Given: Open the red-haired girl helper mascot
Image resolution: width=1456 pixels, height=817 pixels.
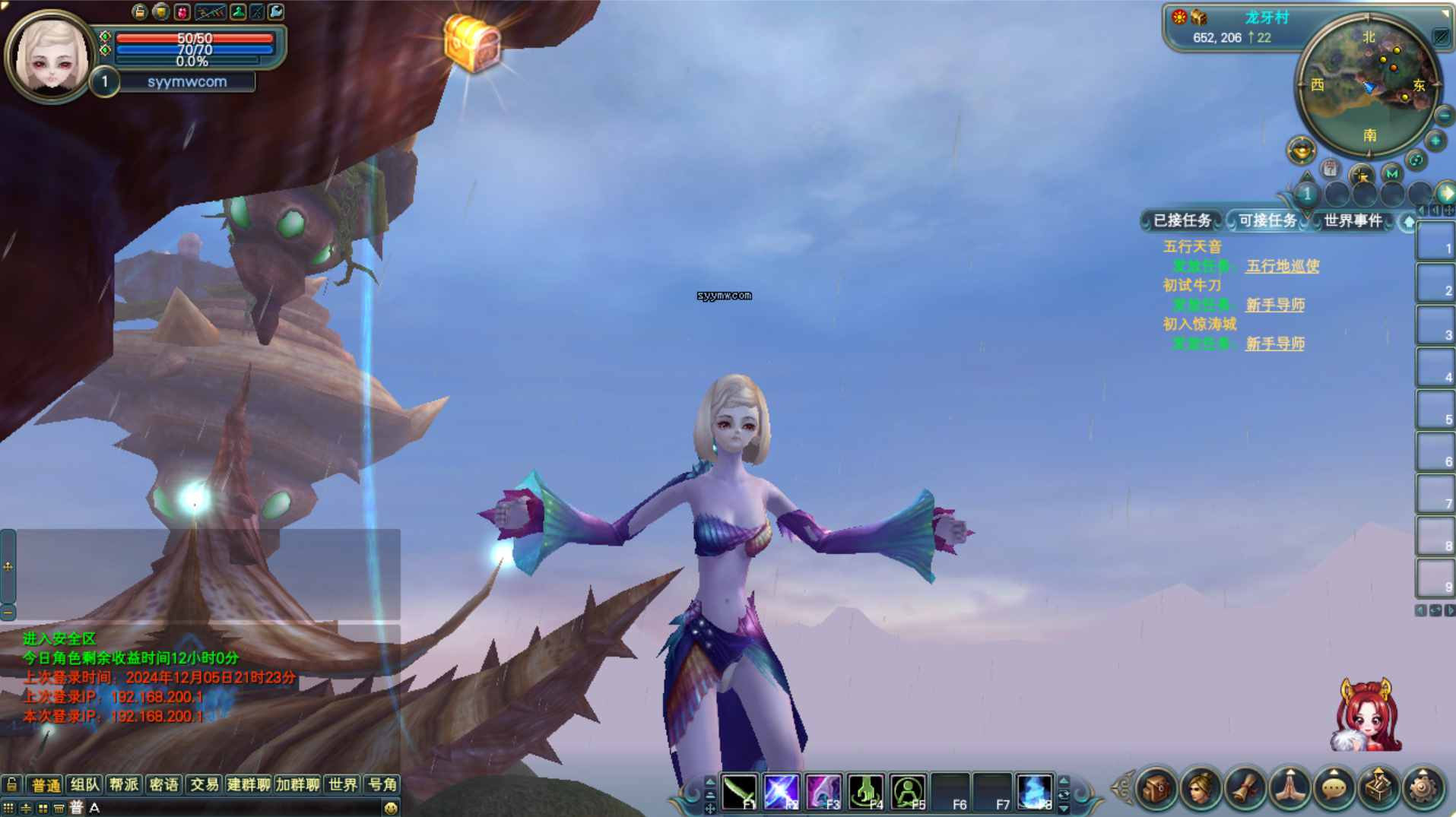Looking at the screenshot, I should pyautogui.click(x=1367, y=716).
